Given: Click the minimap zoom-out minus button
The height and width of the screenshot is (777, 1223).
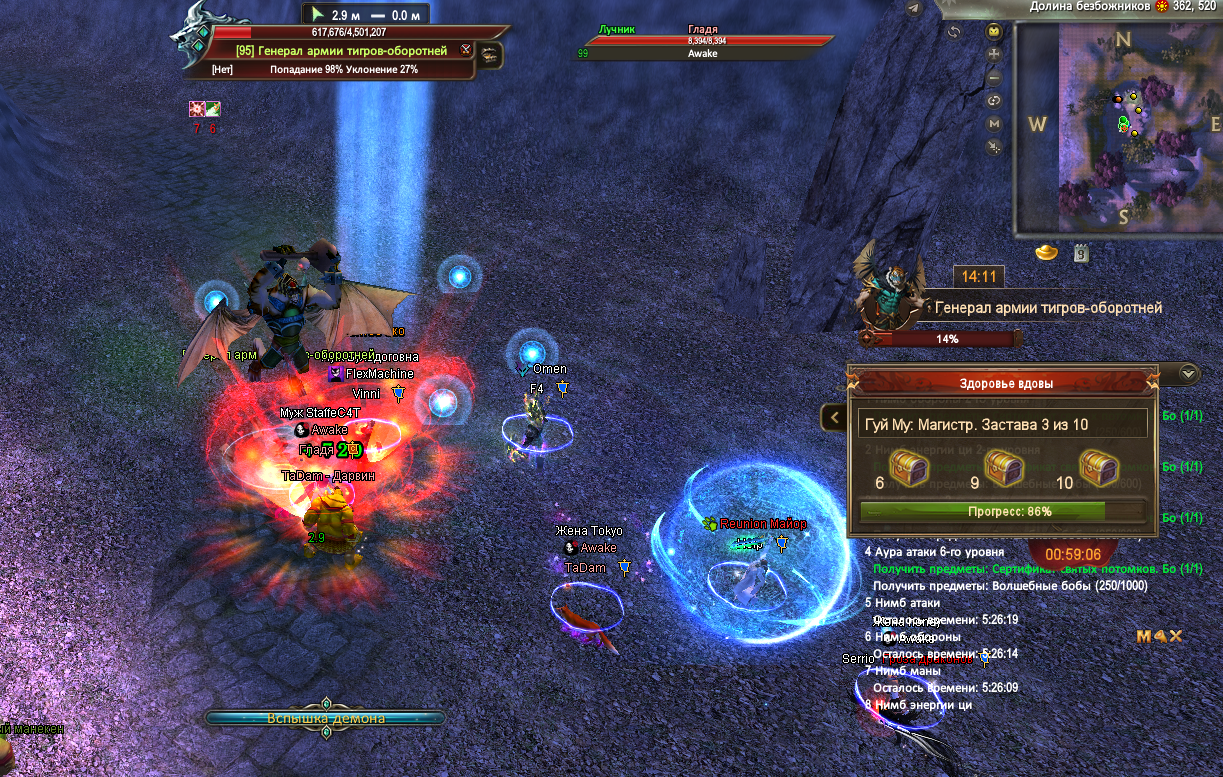Looking at the screenshot, I should (994, 78).
